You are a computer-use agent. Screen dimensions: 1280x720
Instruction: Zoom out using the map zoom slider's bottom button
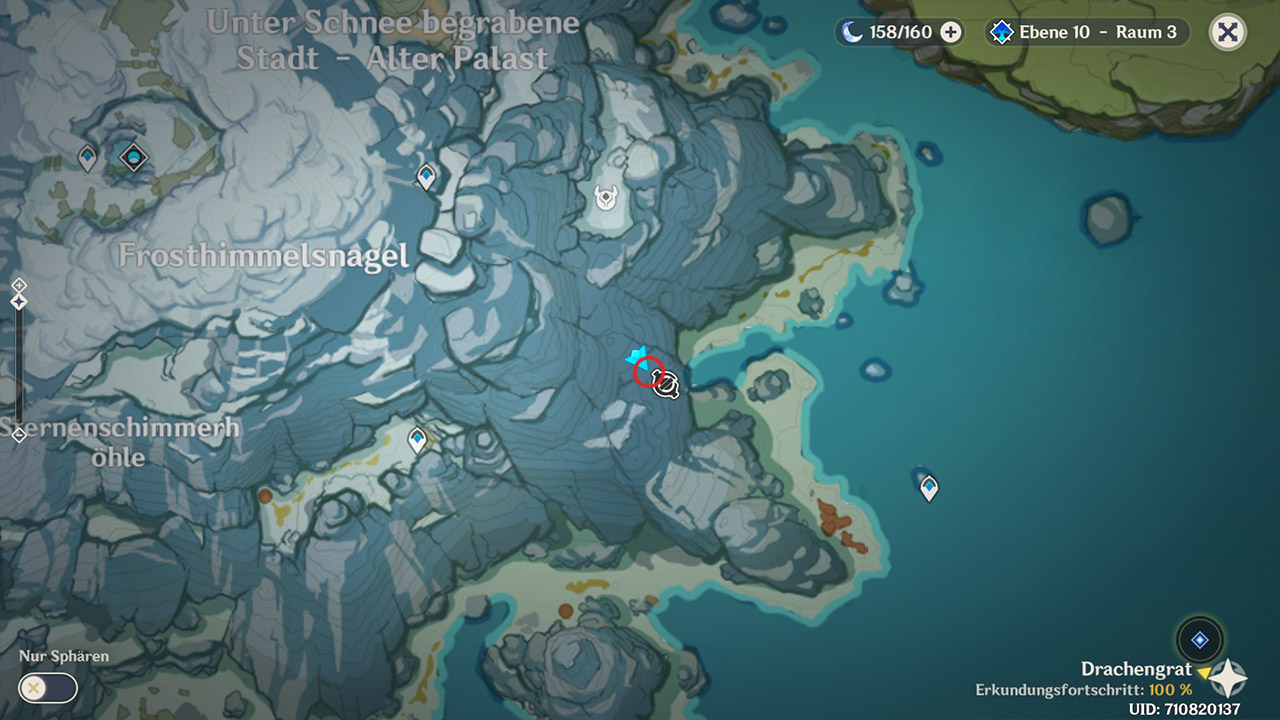[18, 435]
